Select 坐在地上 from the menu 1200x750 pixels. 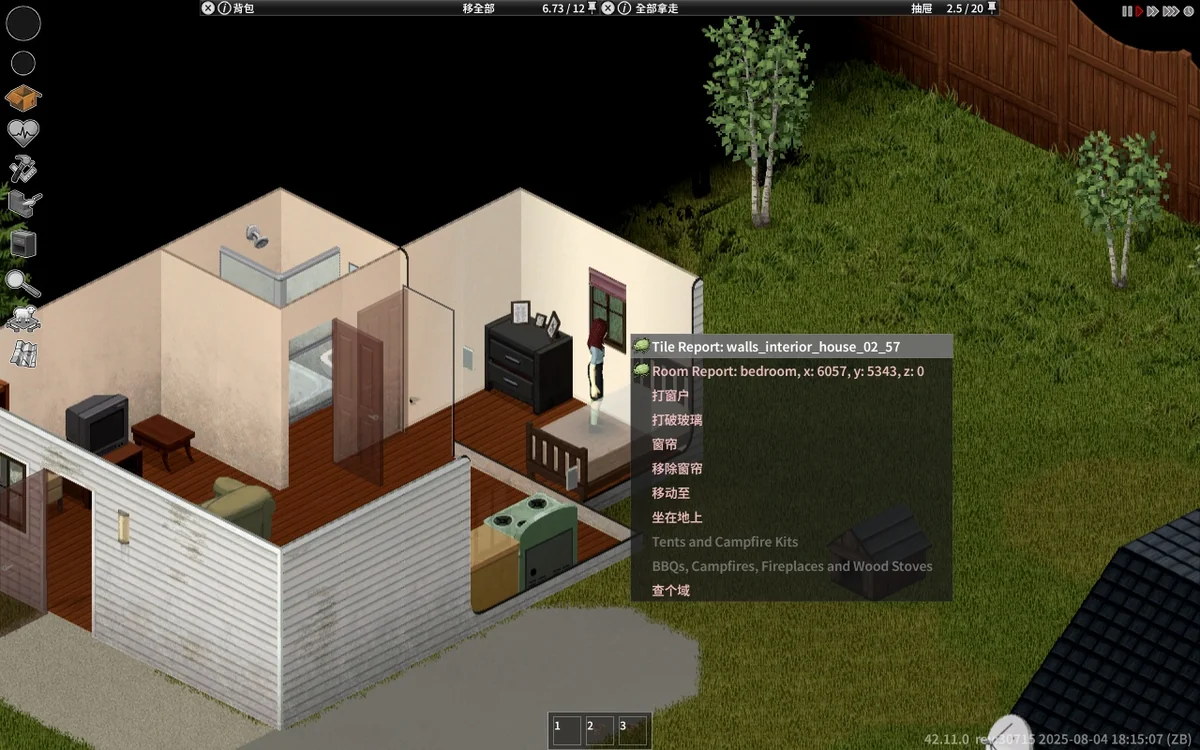pos(677,517)
